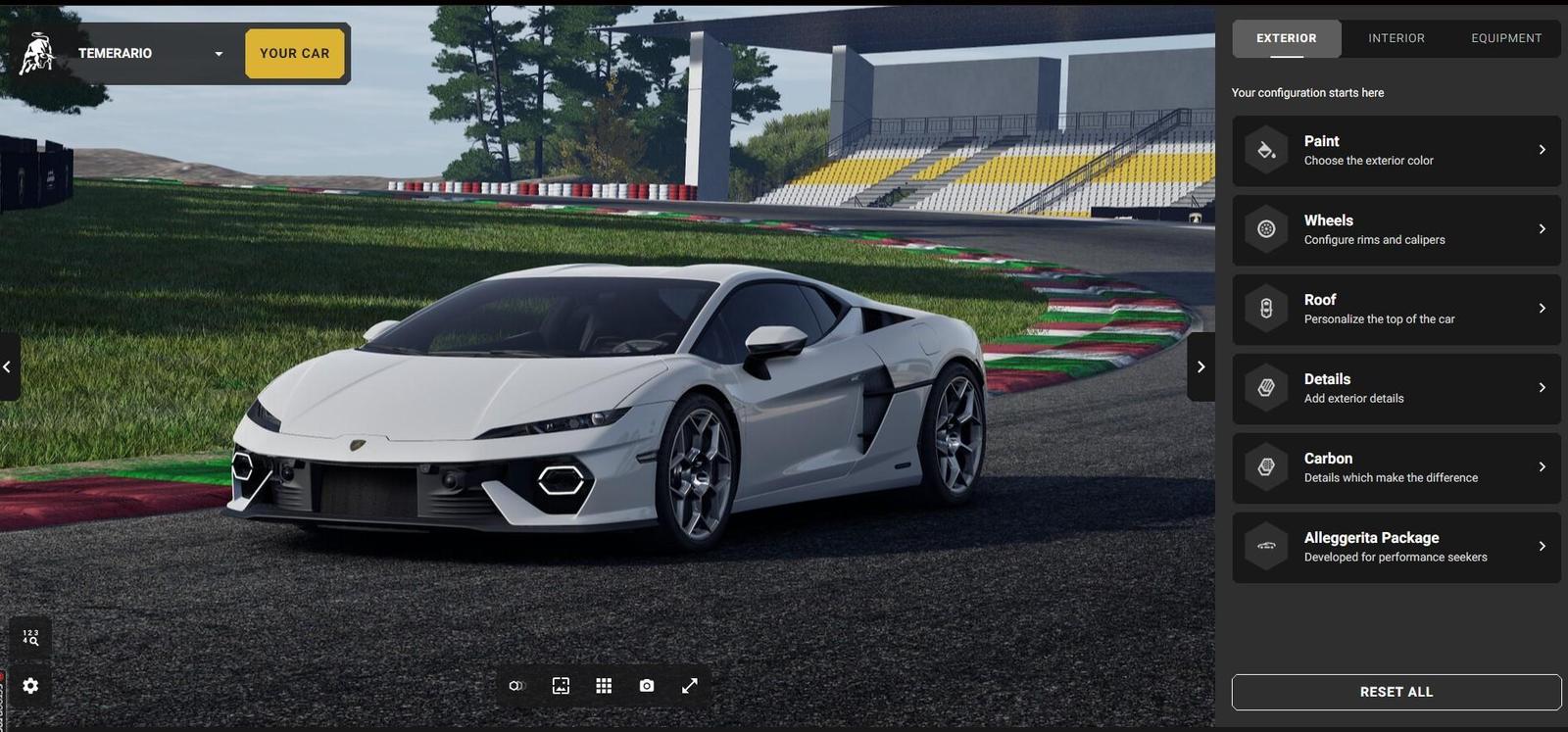Click the Alleggerita Package car icon
This screenshot has height=732, width=1568.
[x=1268, y=545]
